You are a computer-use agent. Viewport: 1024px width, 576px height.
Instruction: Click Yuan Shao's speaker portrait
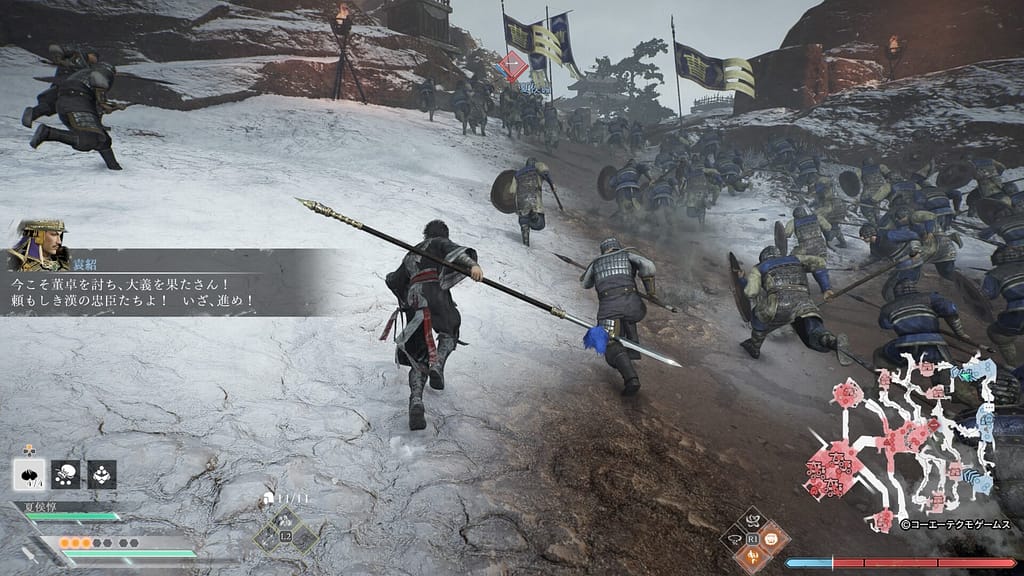point(39,245)
